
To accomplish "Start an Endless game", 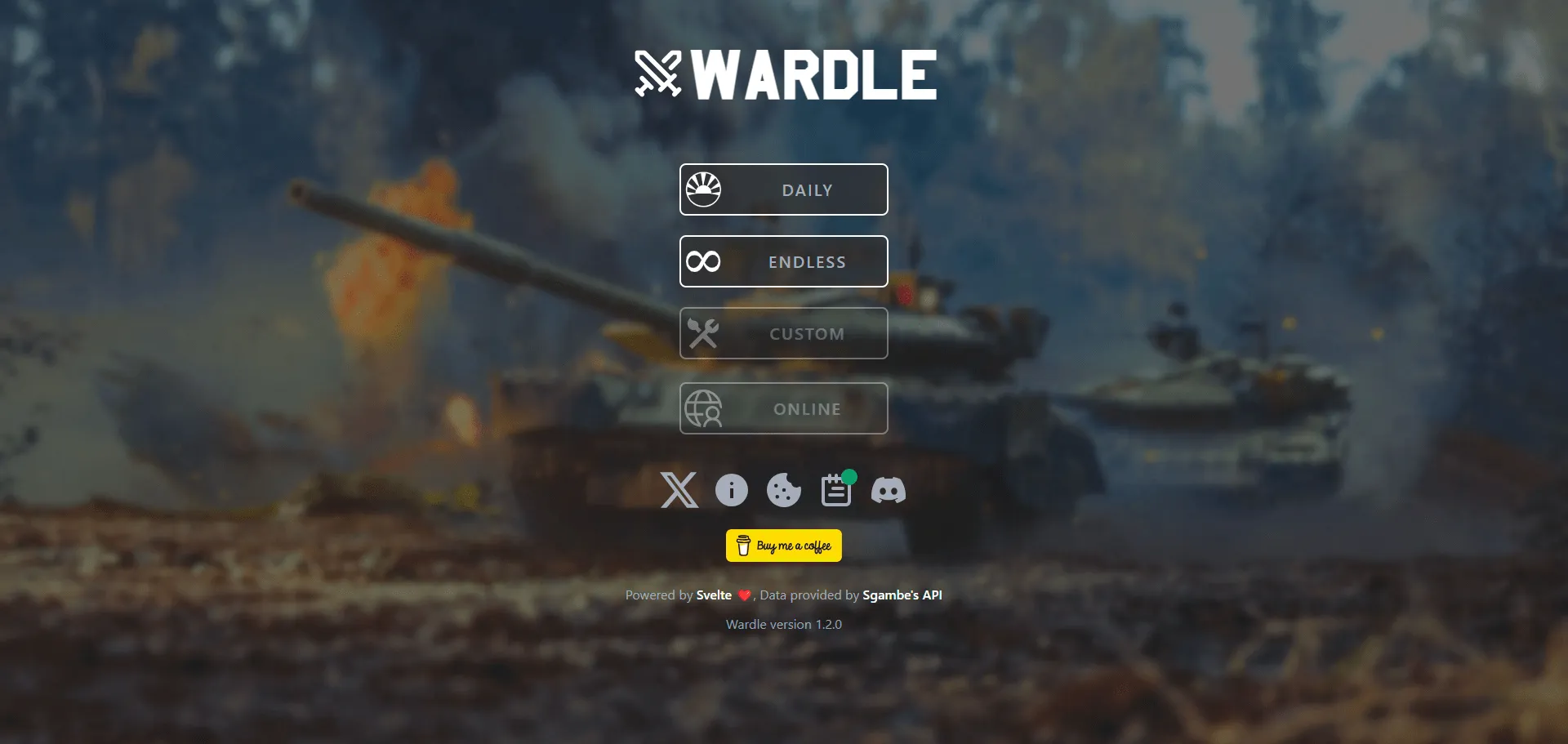I will (x=783, y=261).
